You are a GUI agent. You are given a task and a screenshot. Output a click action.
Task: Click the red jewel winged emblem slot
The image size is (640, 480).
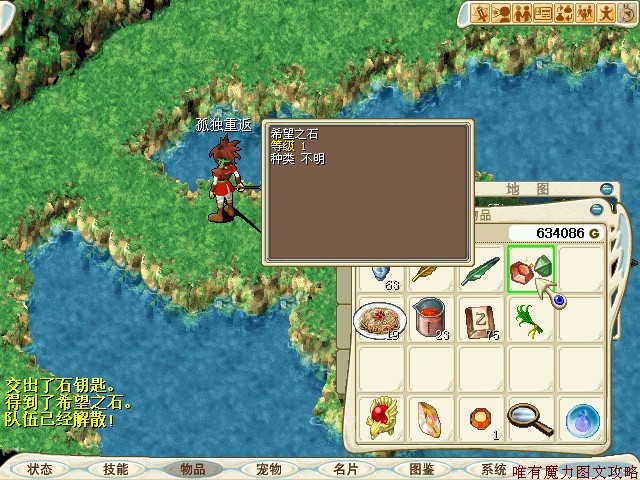tap(379, 418)
